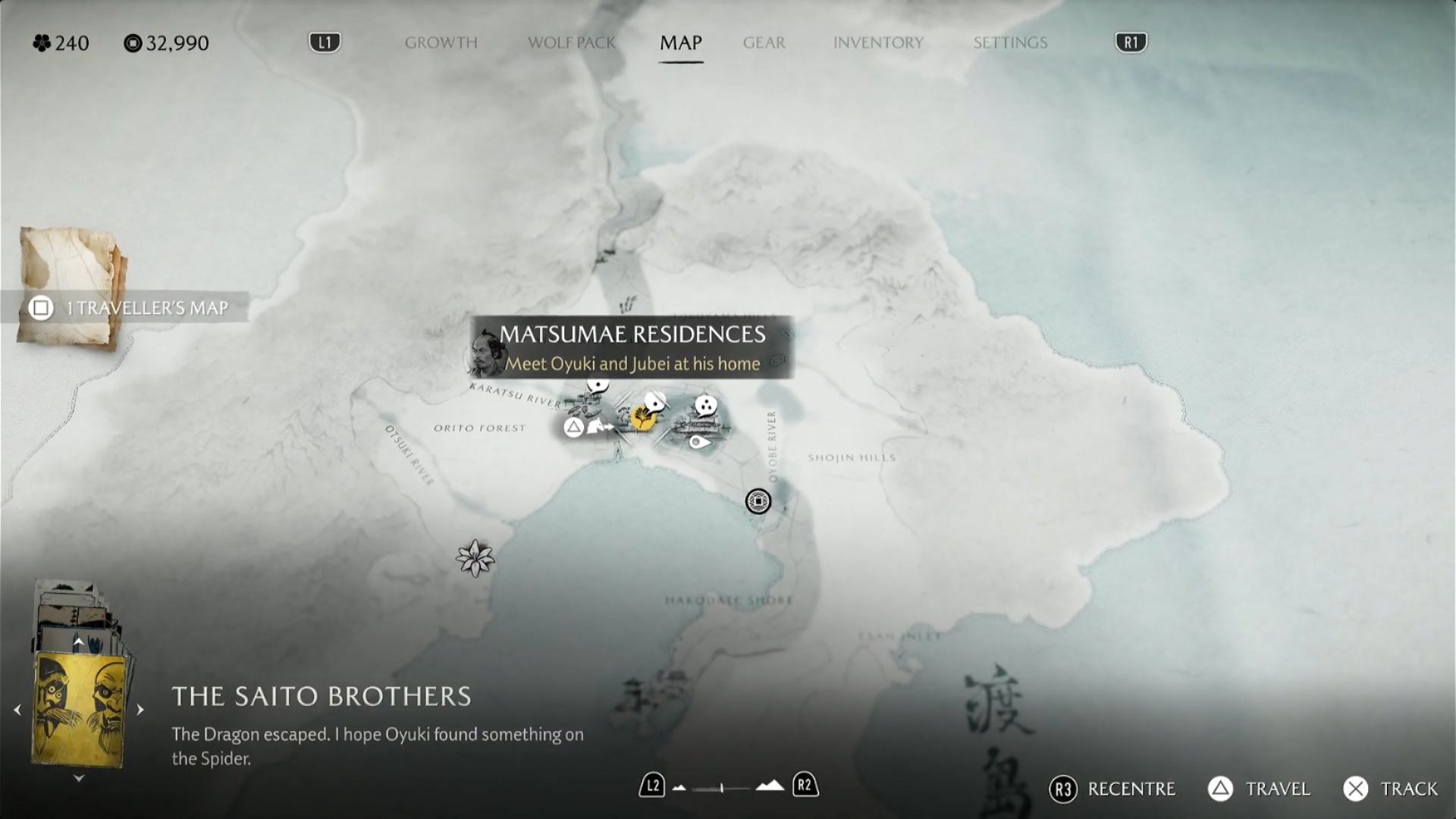
Task: Show the next quest card with right arrow
Action: point(140,710)
